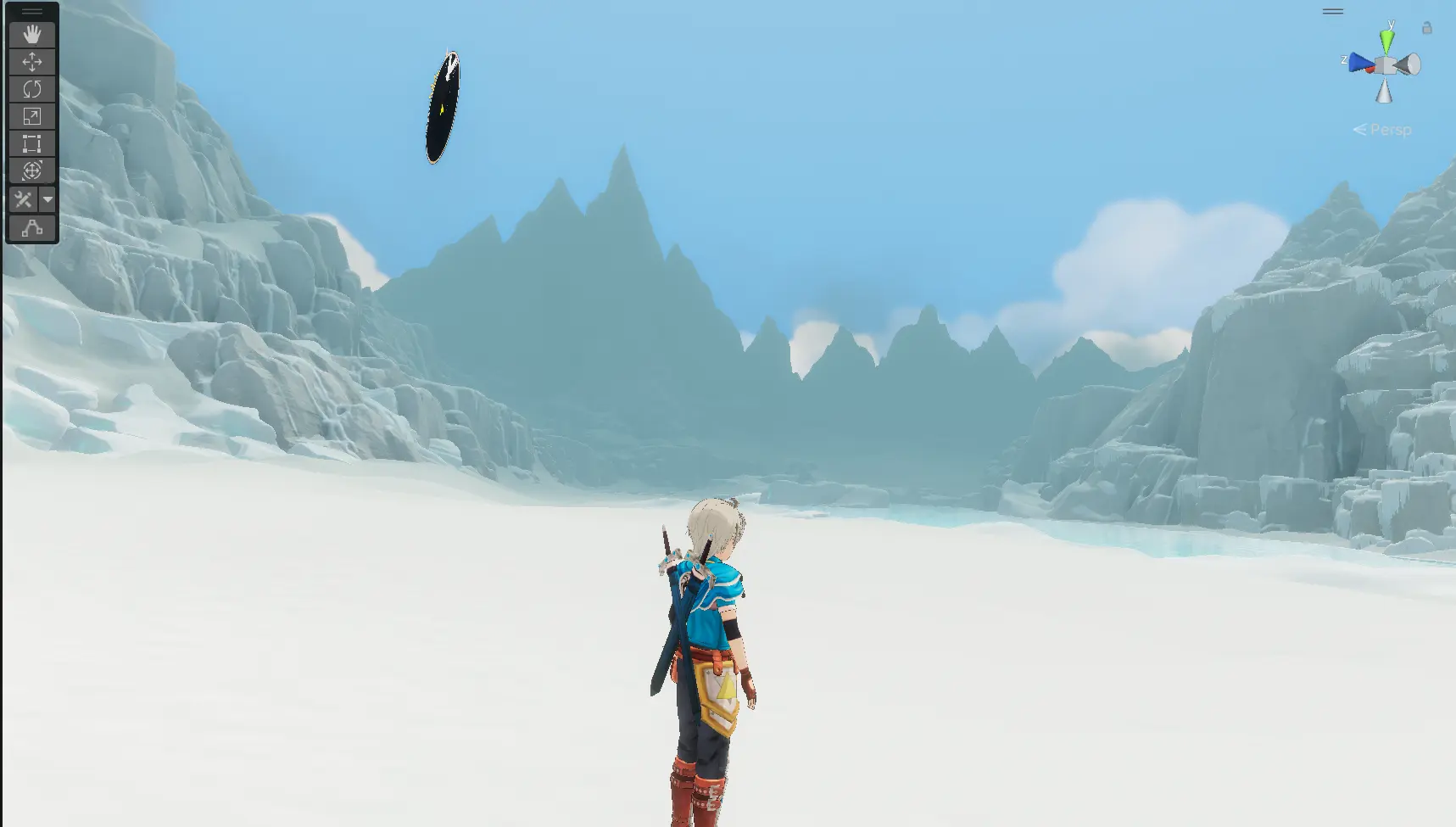This screenshot has width=1456, height=827.
Task: Click the blue Z axis cone
Action: (x=1360, y=63)
